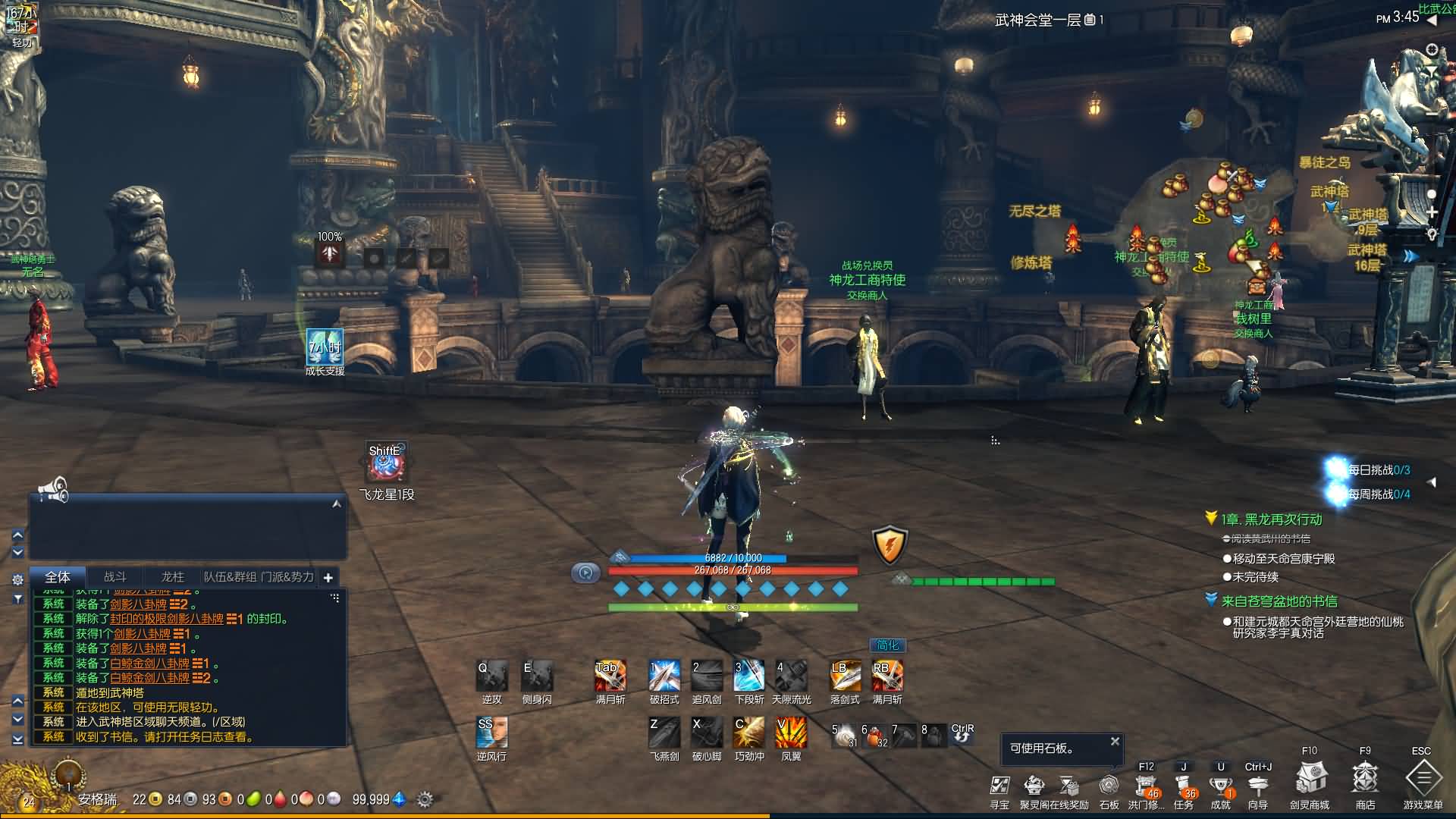Open the 1章.黑龙再次行动 quest tracker entry
This screenshot has width=1456, height=819.
1271,519
